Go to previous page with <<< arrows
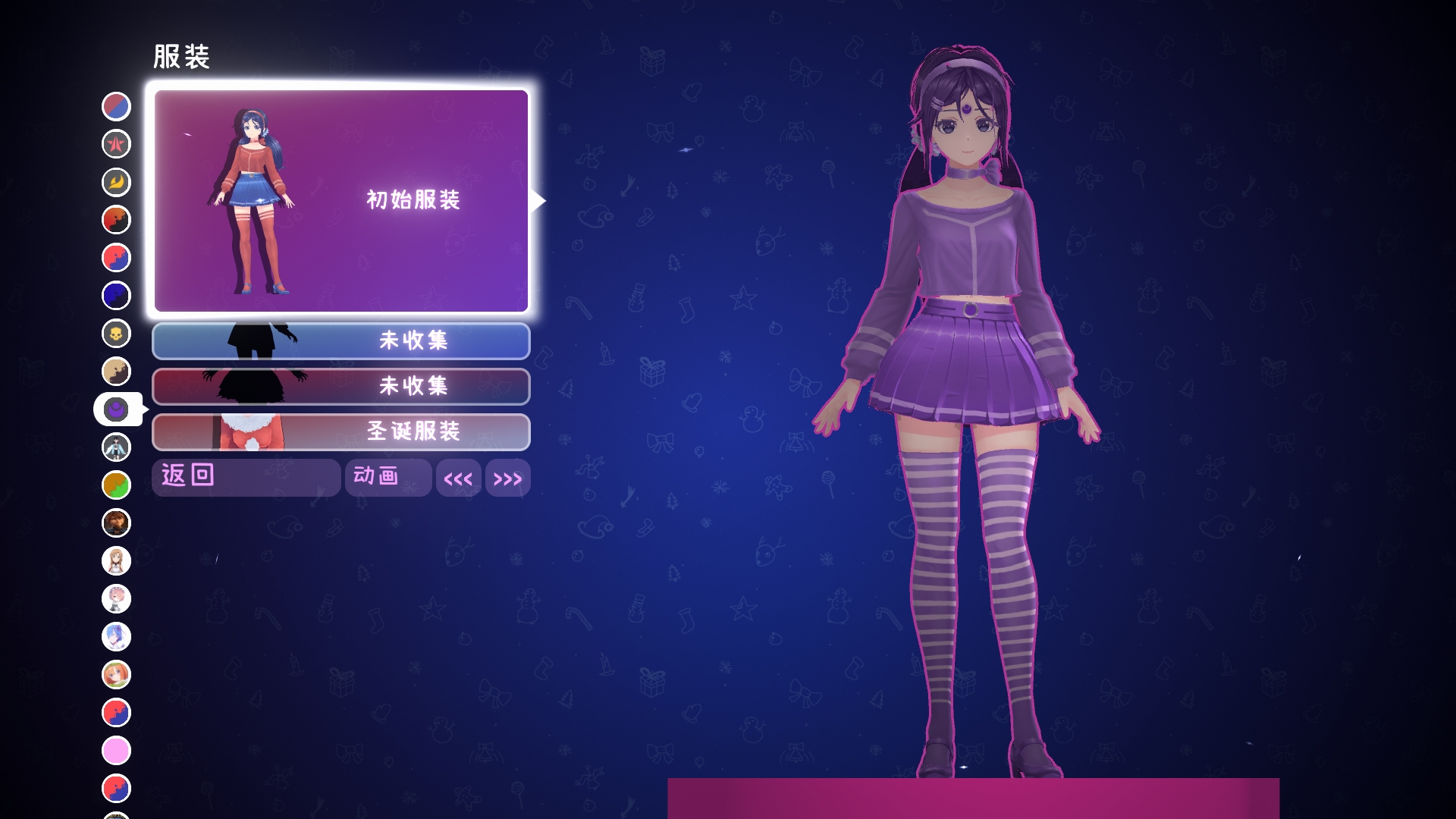The image size is (1456, 819). [x=458, y=479]
